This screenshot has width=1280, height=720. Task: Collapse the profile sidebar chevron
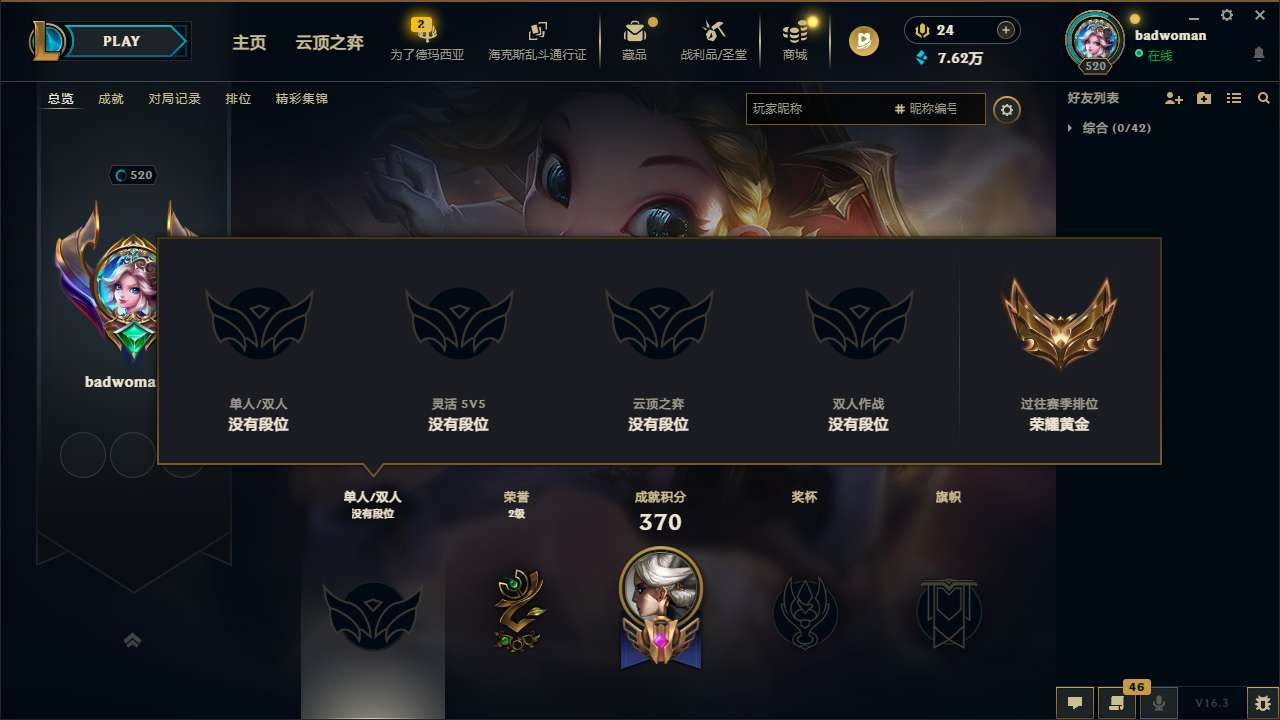[132, 639]
